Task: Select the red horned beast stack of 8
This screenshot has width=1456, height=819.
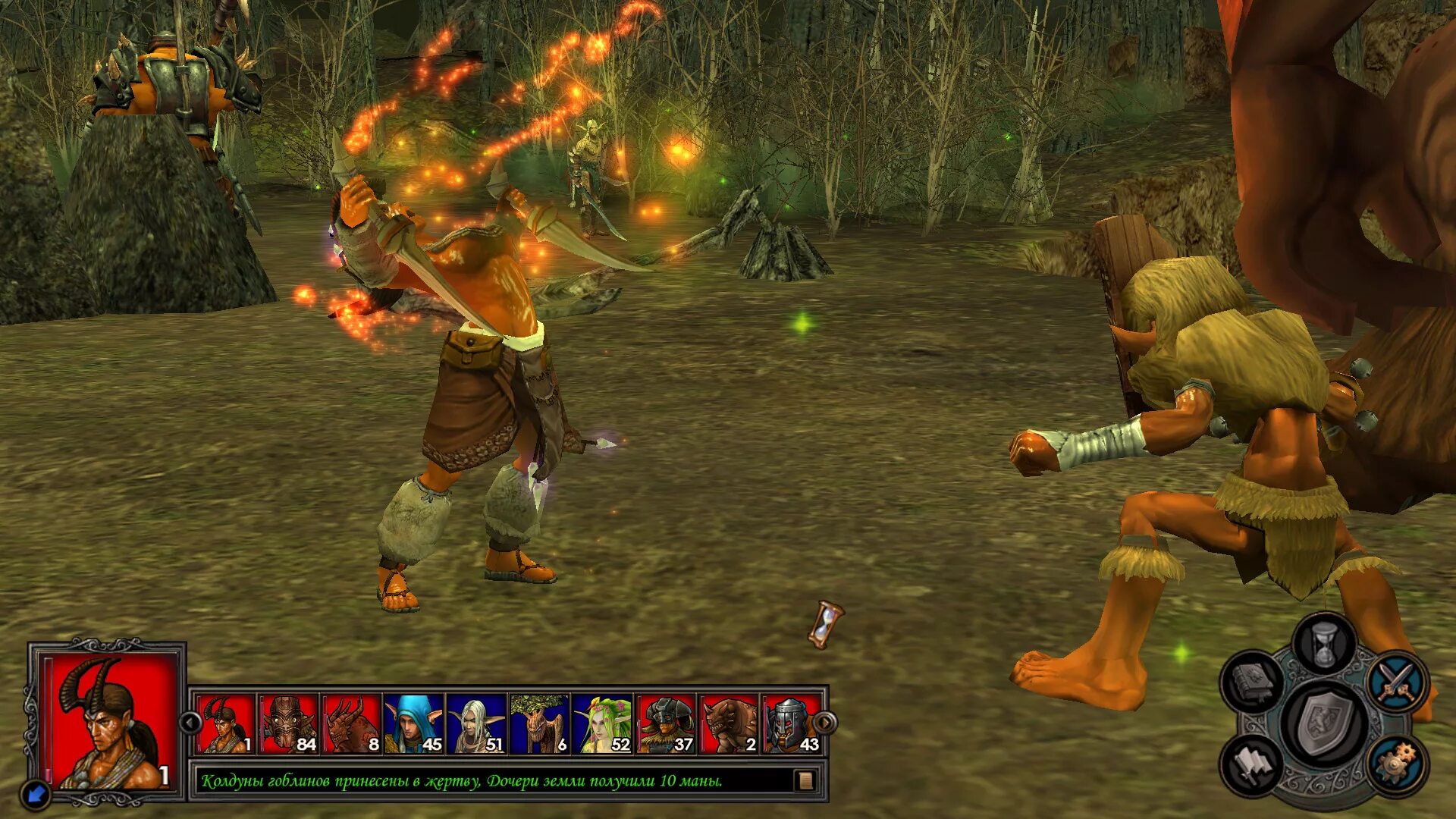Action: tap(351, 724)
